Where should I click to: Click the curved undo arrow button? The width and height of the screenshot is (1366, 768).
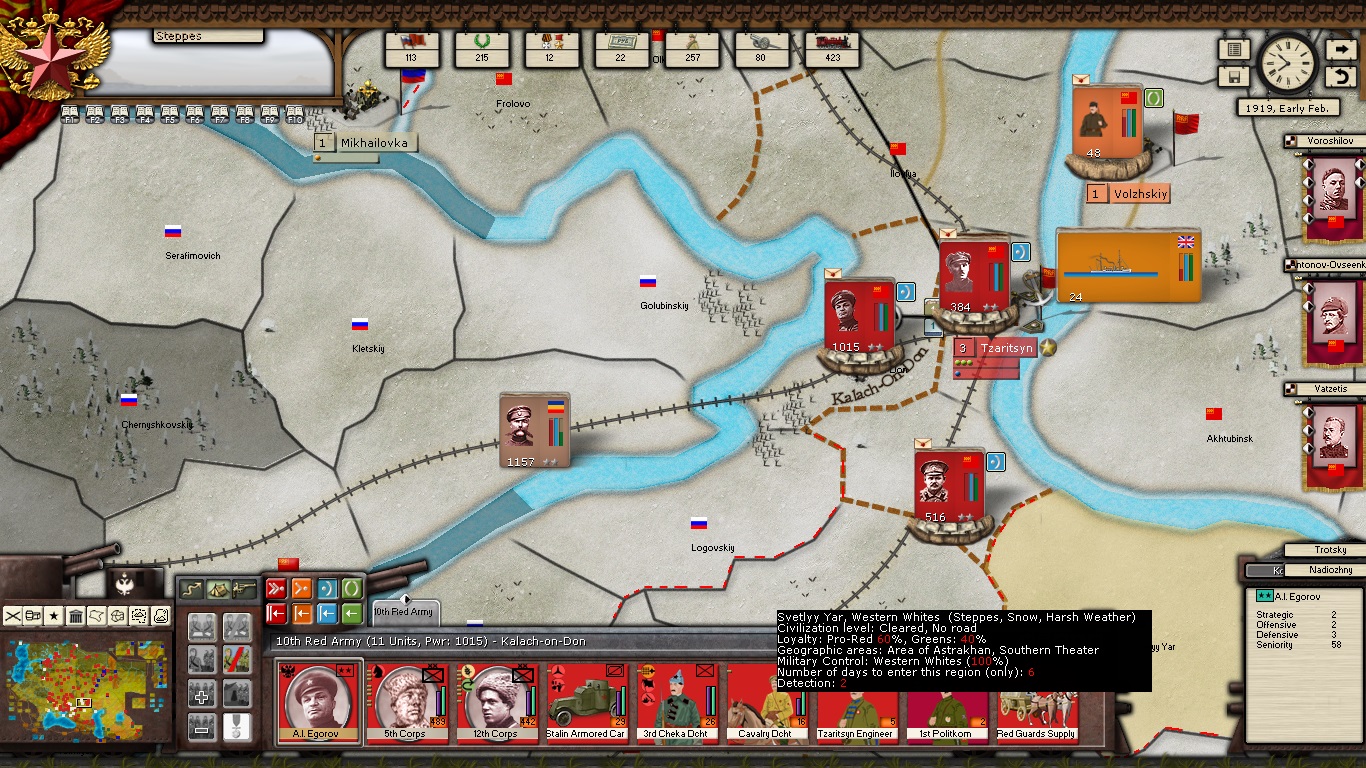[1340, 77]
